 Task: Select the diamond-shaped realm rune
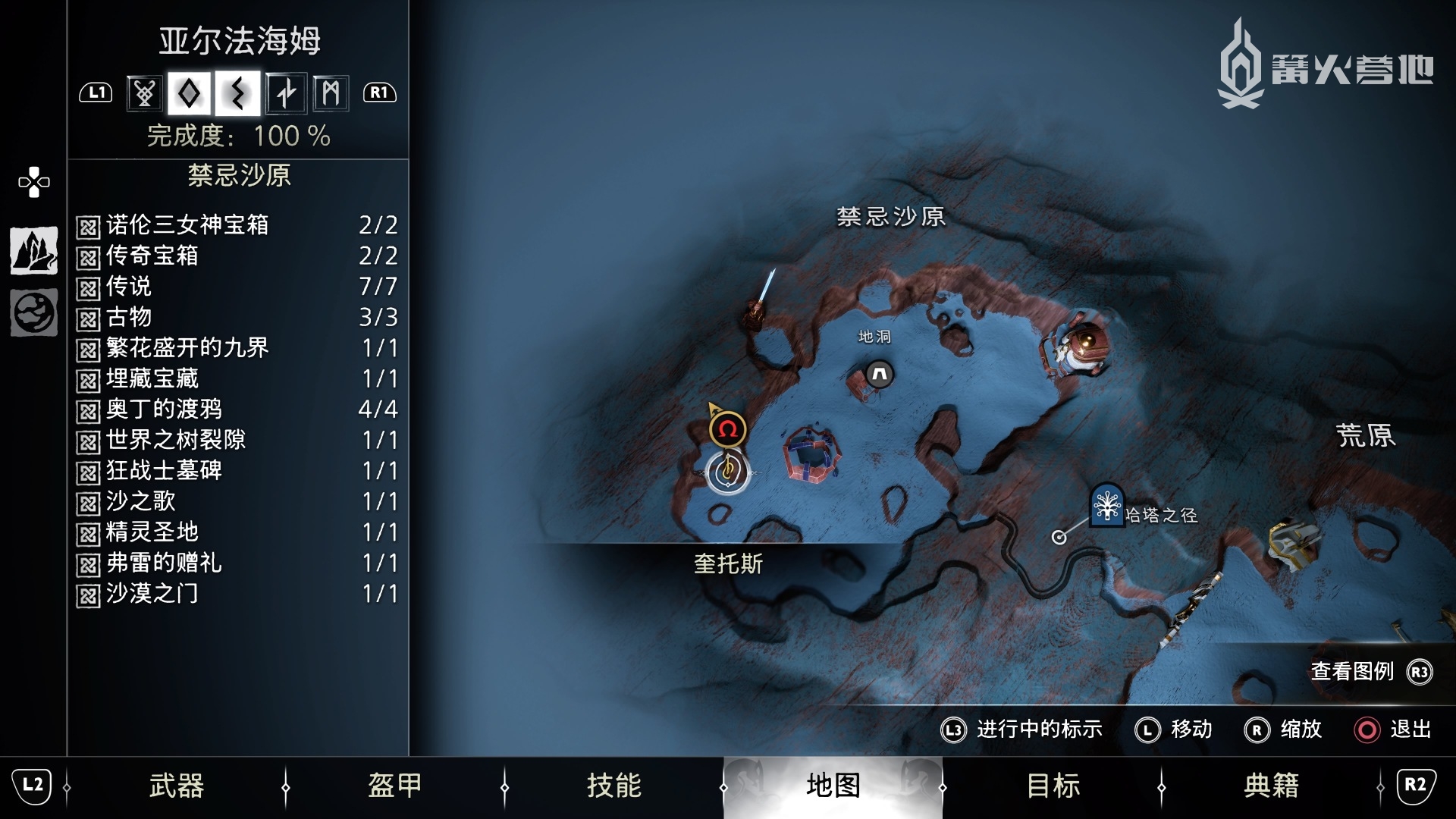click(x=190, y=93)
